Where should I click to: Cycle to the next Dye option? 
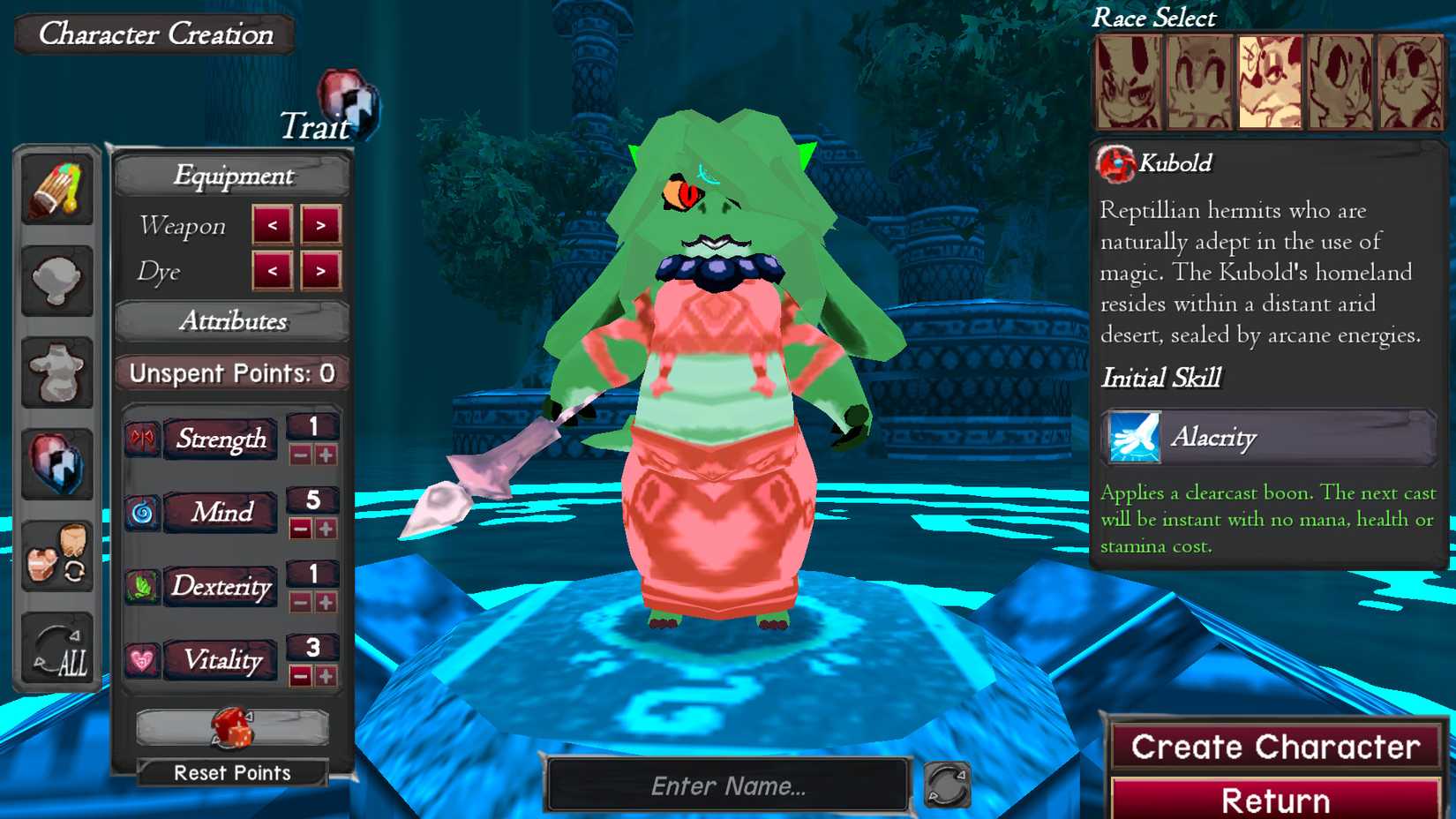click(x=319, y=272)
